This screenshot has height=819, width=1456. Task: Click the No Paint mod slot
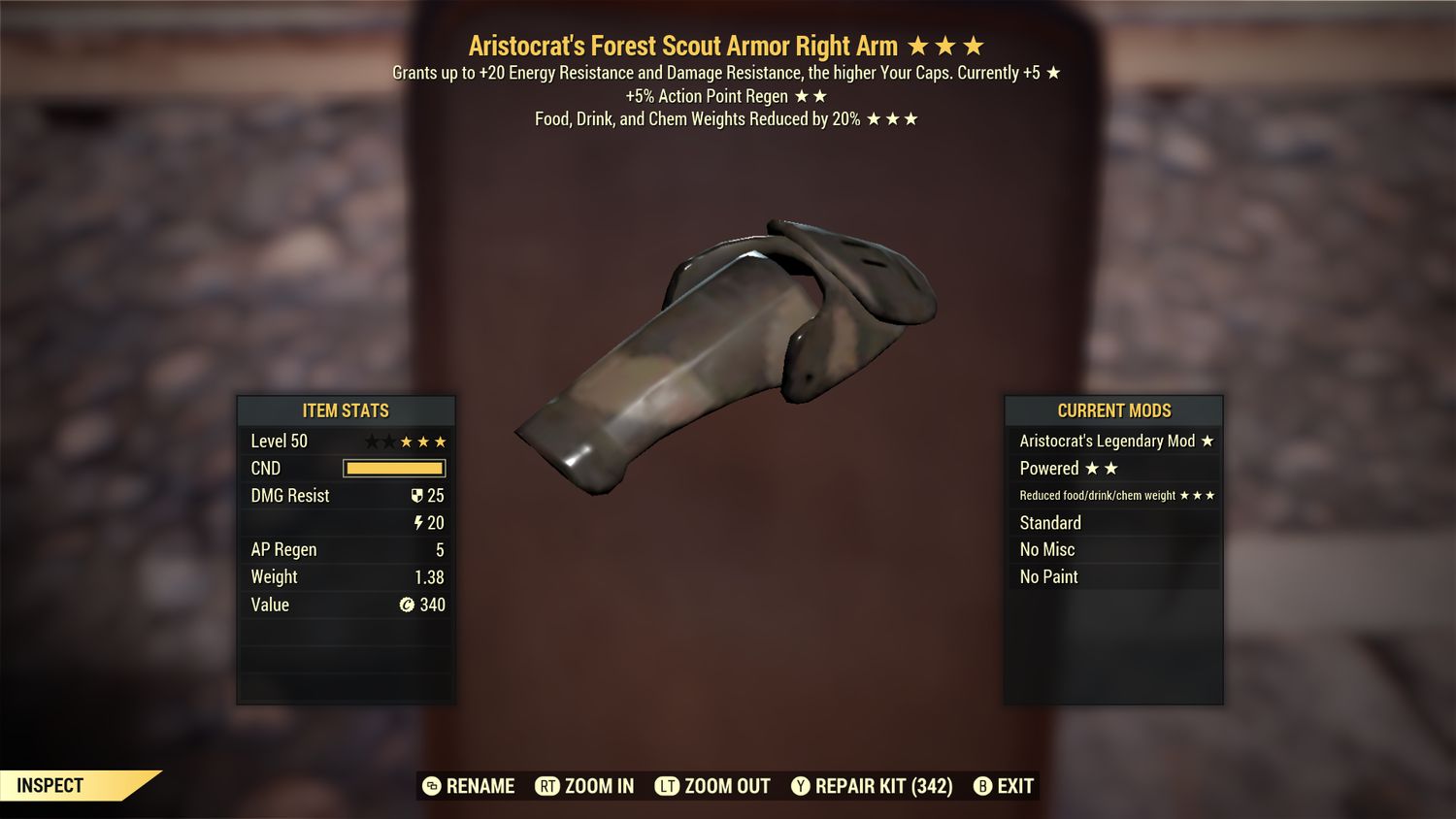pyautogui.click(x=1048, y=576)
